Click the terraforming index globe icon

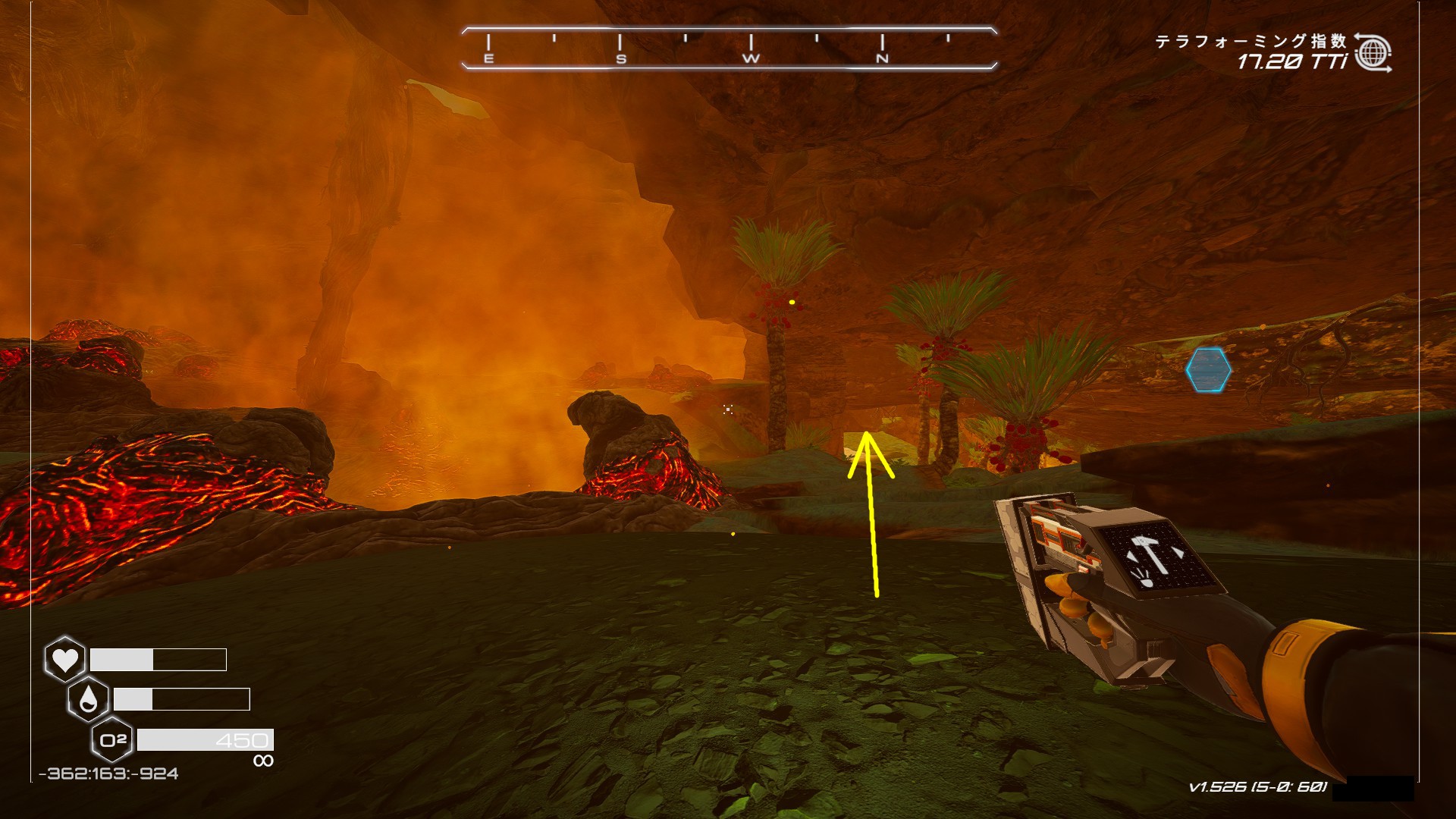pyautogui.click(x=1373, y=53)
